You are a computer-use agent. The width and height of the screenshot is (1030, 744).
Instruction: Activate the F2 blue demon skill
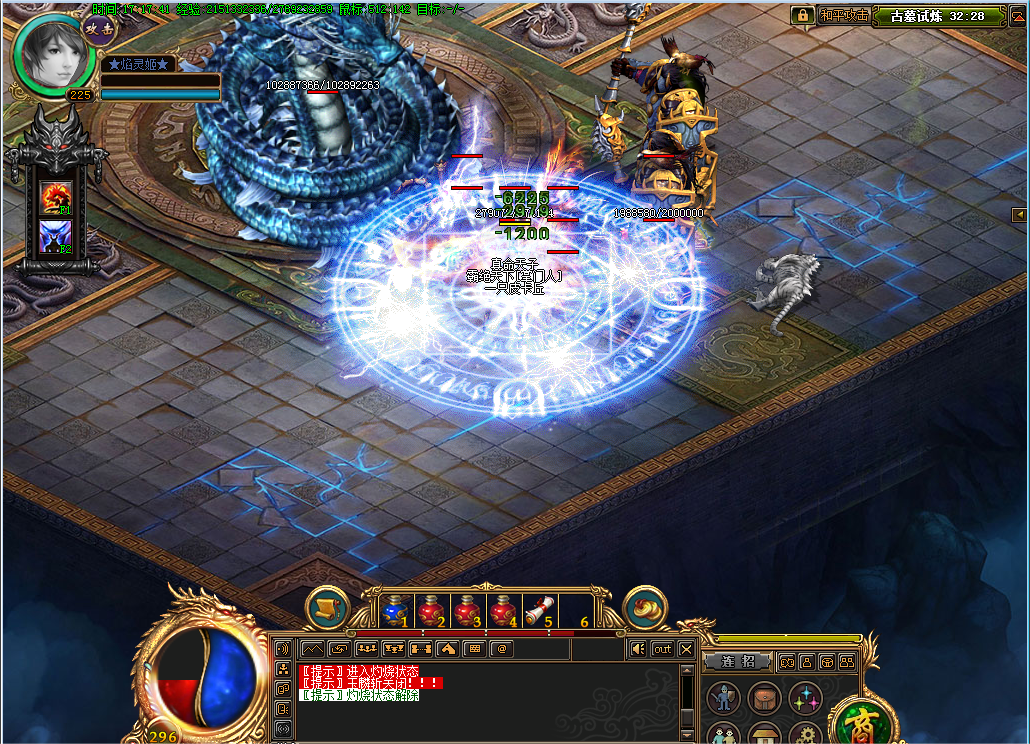54,237
